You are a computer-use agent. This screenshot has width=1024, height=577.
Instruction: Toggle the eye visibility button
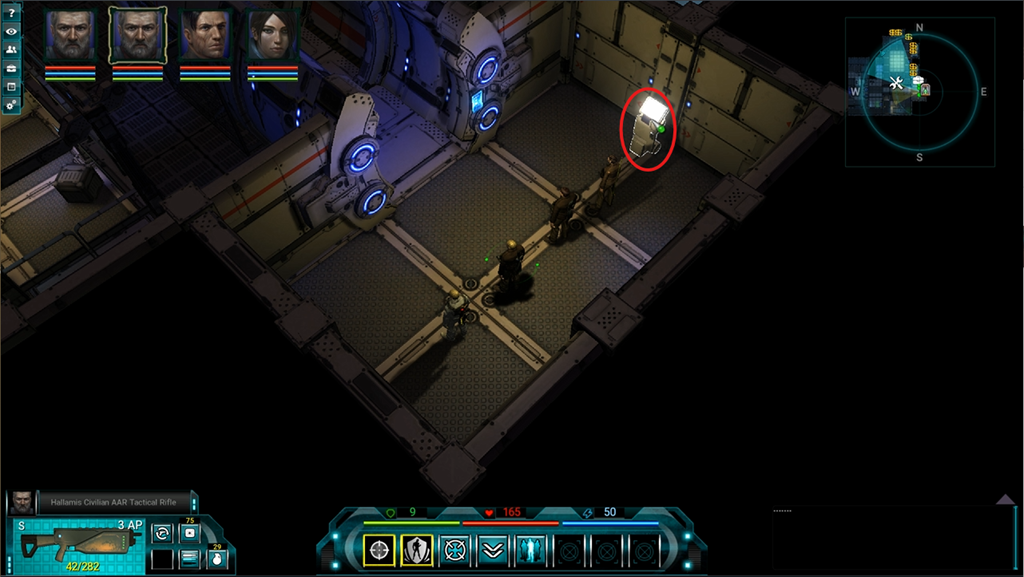[x=11, y=32]
